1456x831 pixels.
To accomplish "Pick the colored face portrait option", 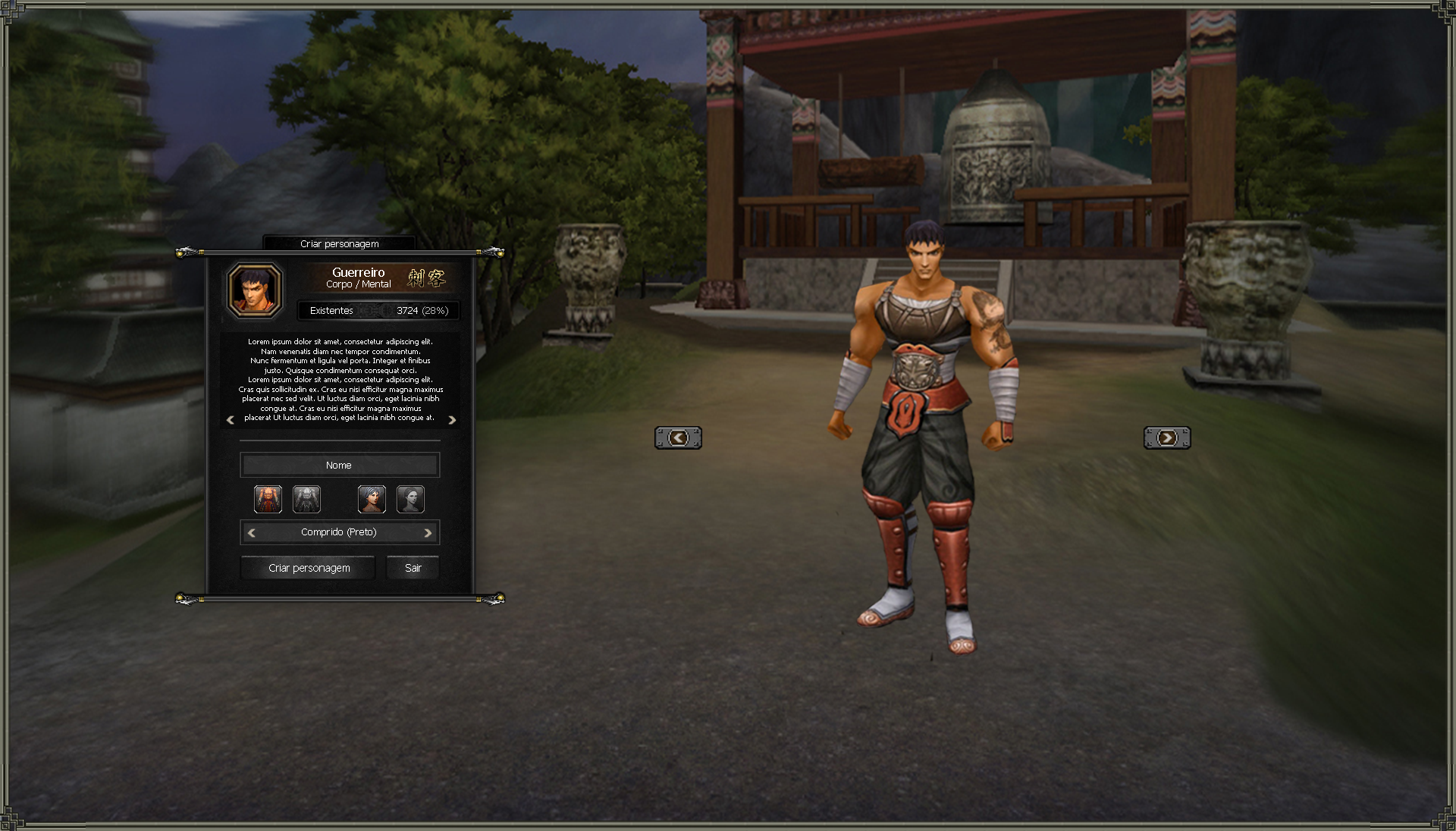I will [x=372, y=500].
